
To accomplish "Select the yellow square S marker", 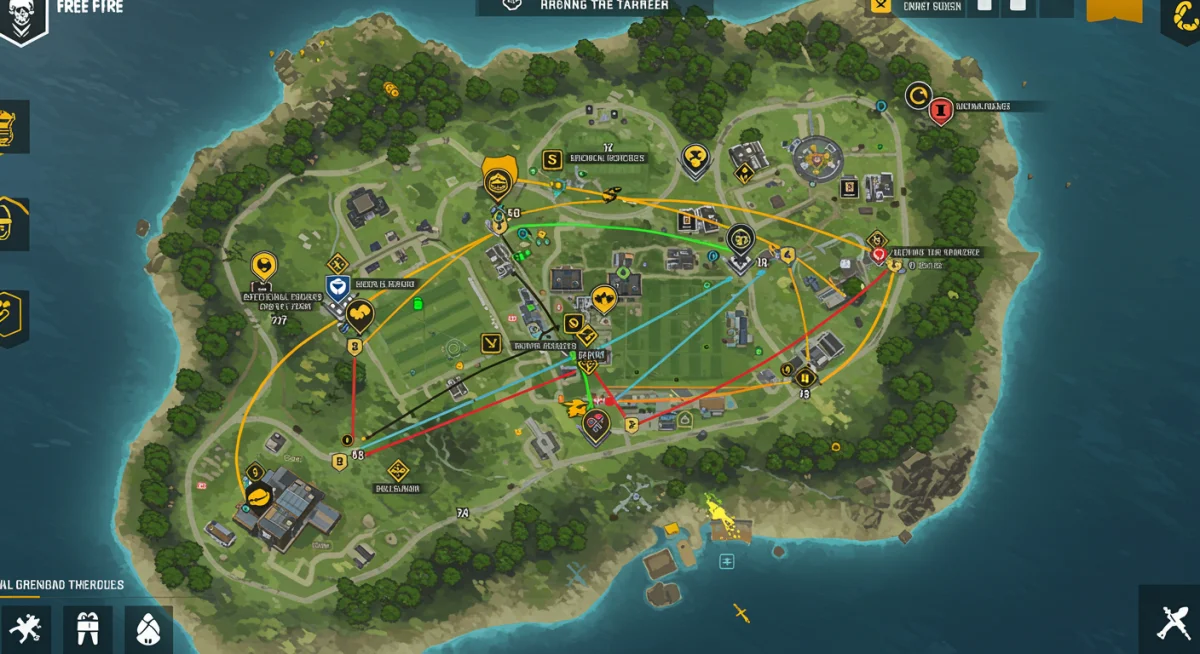I will click(x=551, y=159).
